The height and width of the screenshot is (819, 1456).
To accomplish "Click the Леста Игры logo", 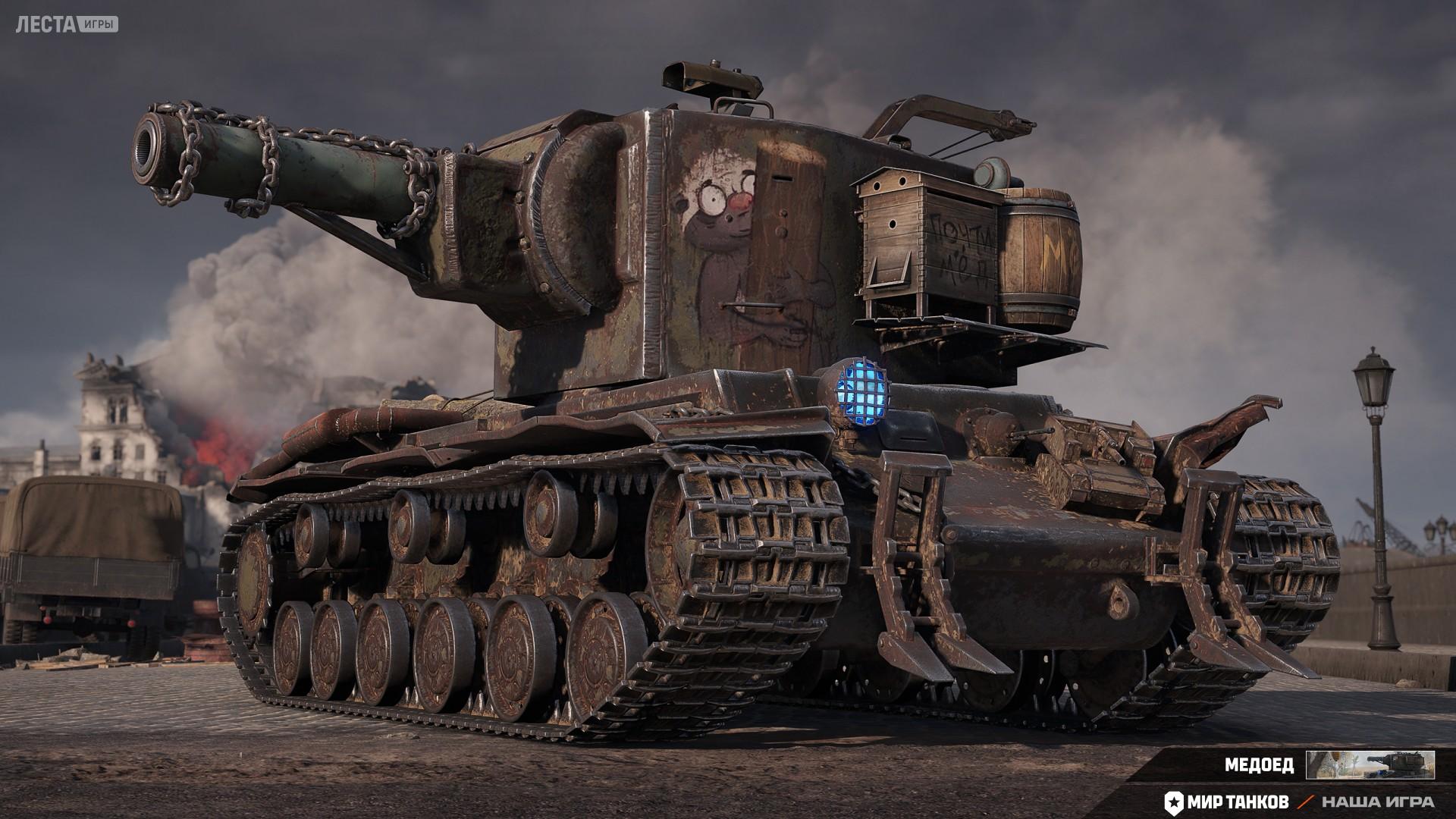I will pos(67,24).
